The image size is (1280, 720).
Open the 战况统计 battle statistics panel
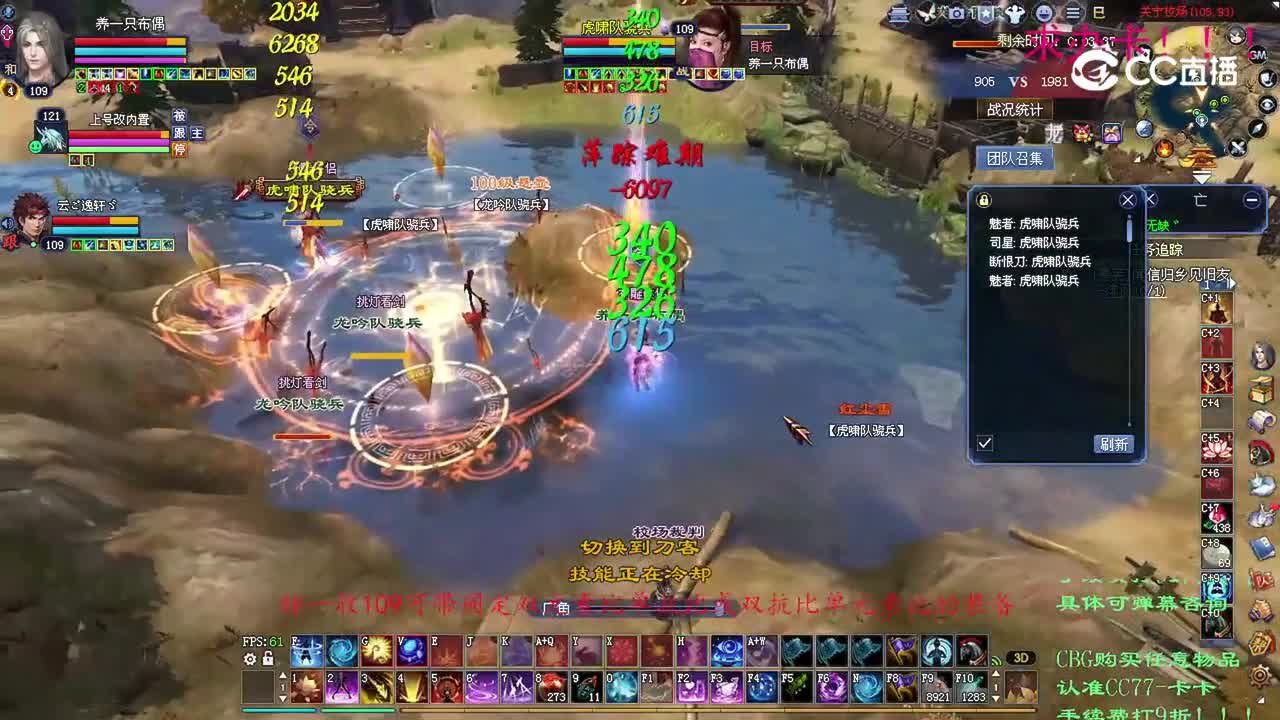coord(1017,110)
